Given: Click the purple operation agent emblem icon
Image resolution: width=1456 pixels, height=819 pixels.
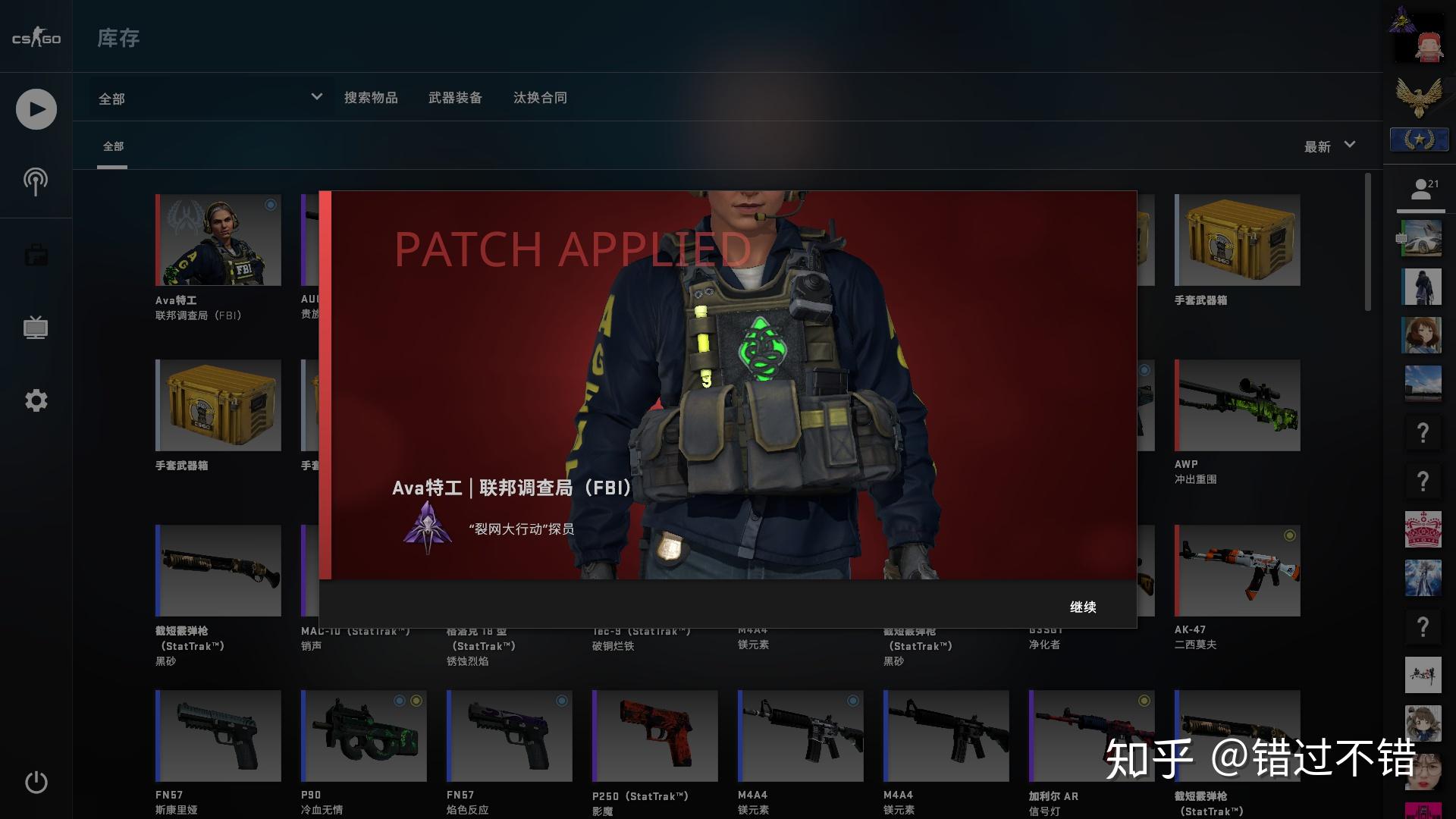Looking at the screenshot, I should click(430, 527).
